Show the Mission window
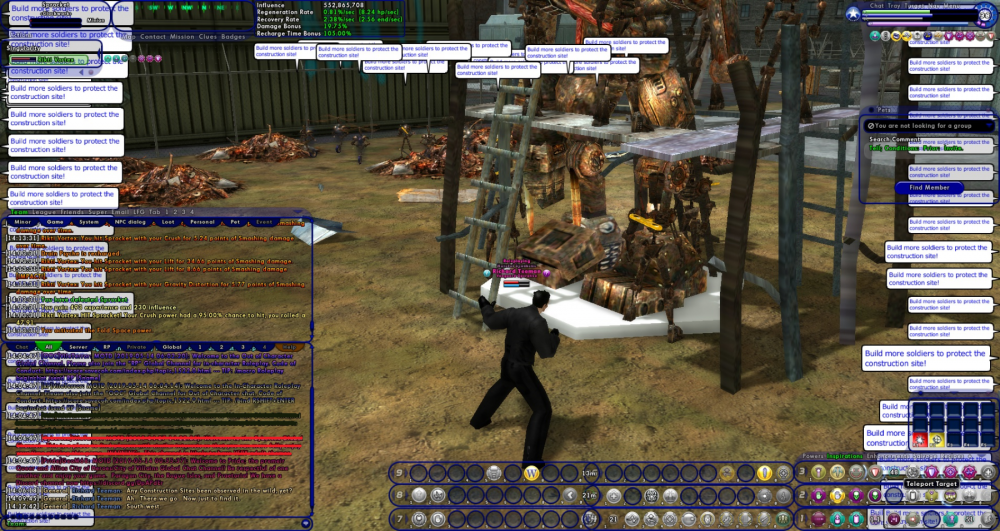The height and width of the screenshot is (531, 1000). point(182,37)
